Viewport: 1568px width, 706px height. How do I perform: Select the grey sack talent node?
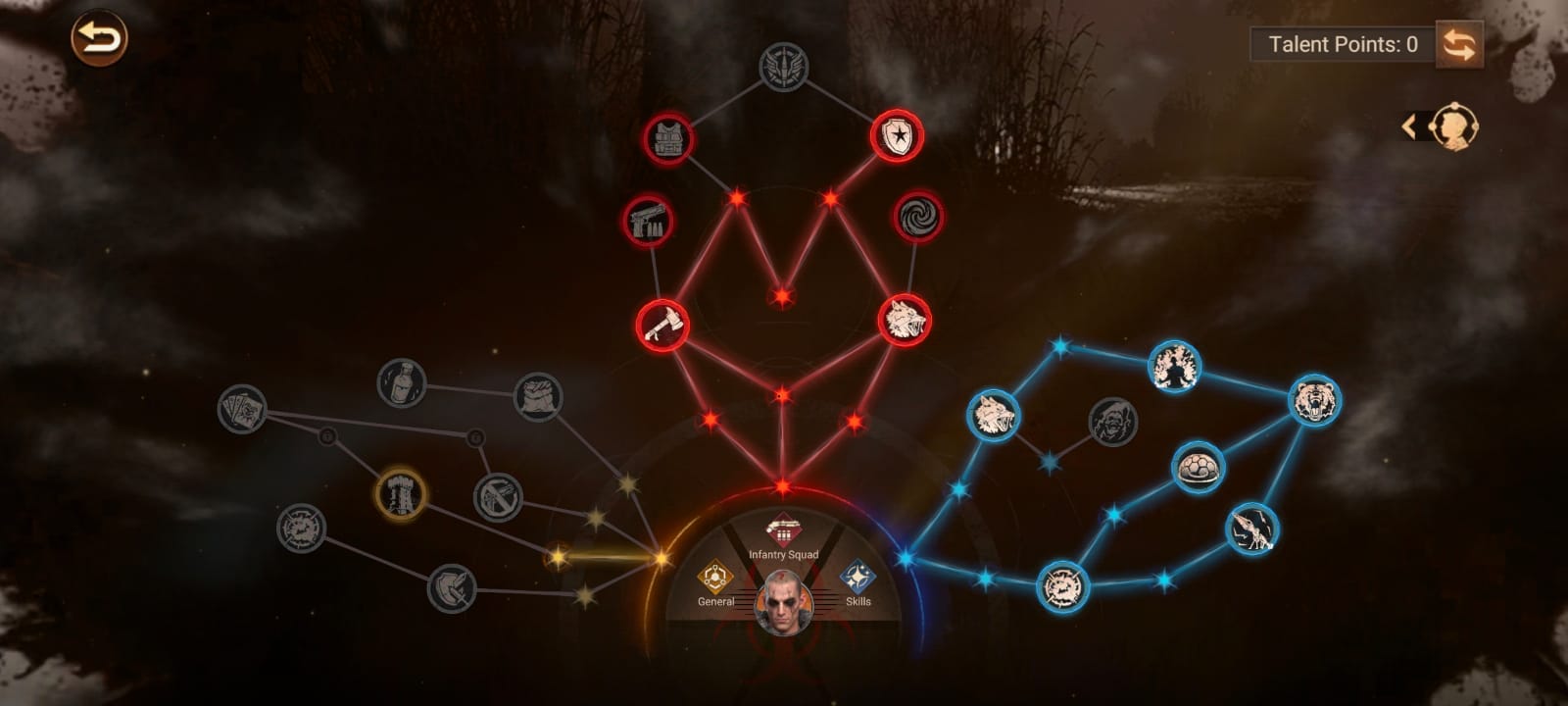[538, 397]
